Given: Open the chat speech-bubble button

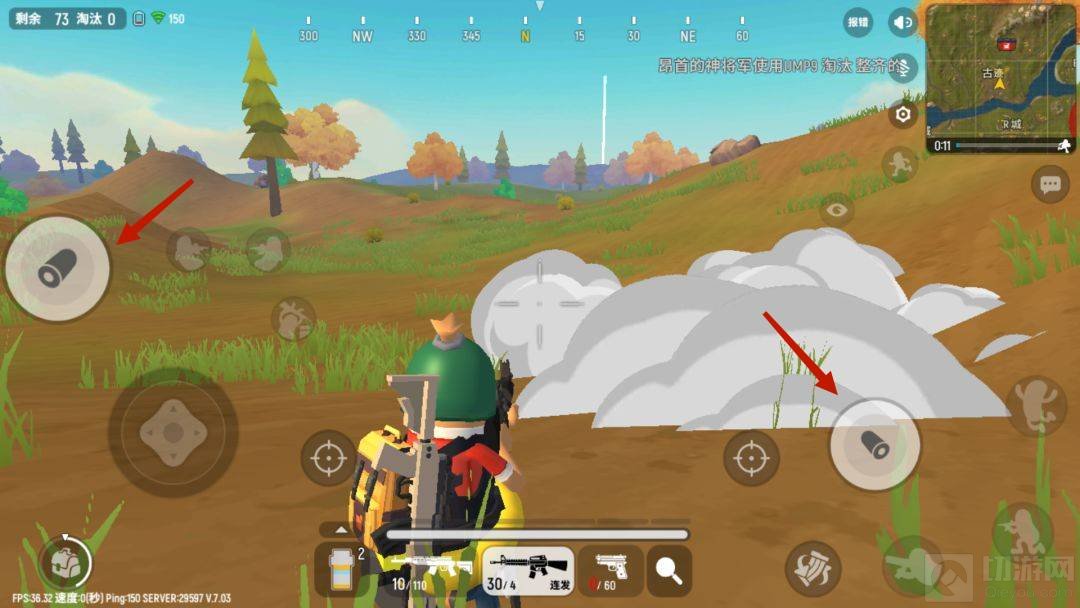Looking at the screenshot, I should 1049,184.
